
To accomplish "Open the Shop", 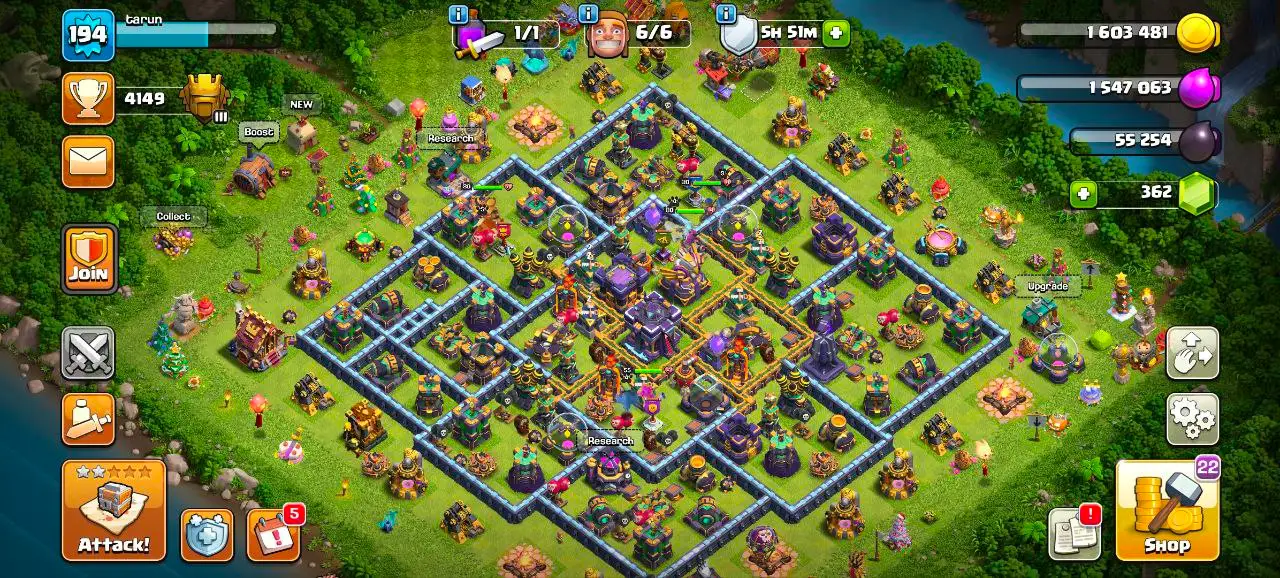I will [x=1167, y=511].
